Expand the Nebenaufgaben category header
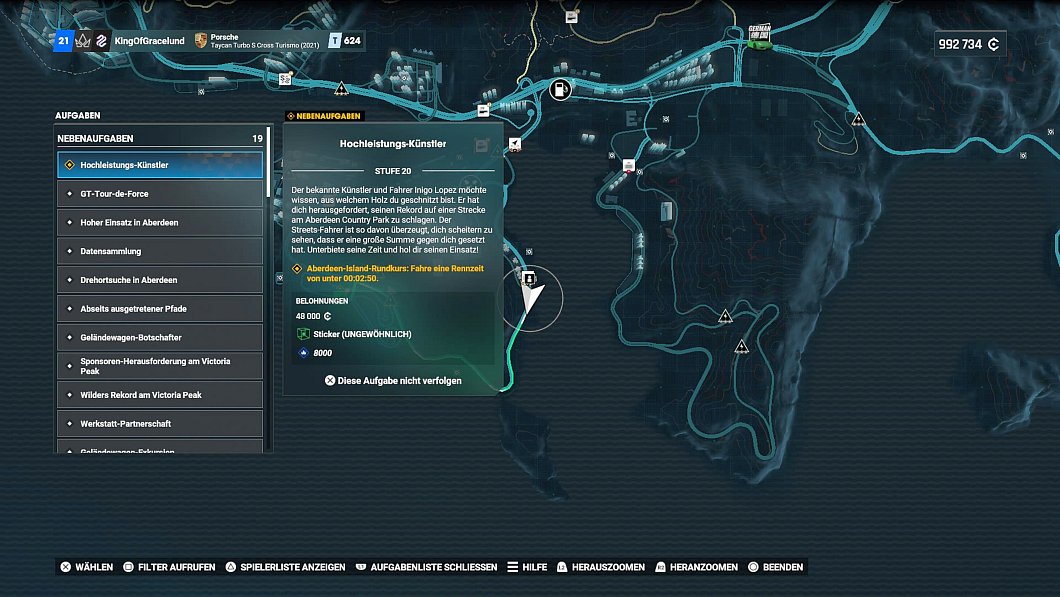Screen dimensions: 1060x597 (x=160, y=139)
